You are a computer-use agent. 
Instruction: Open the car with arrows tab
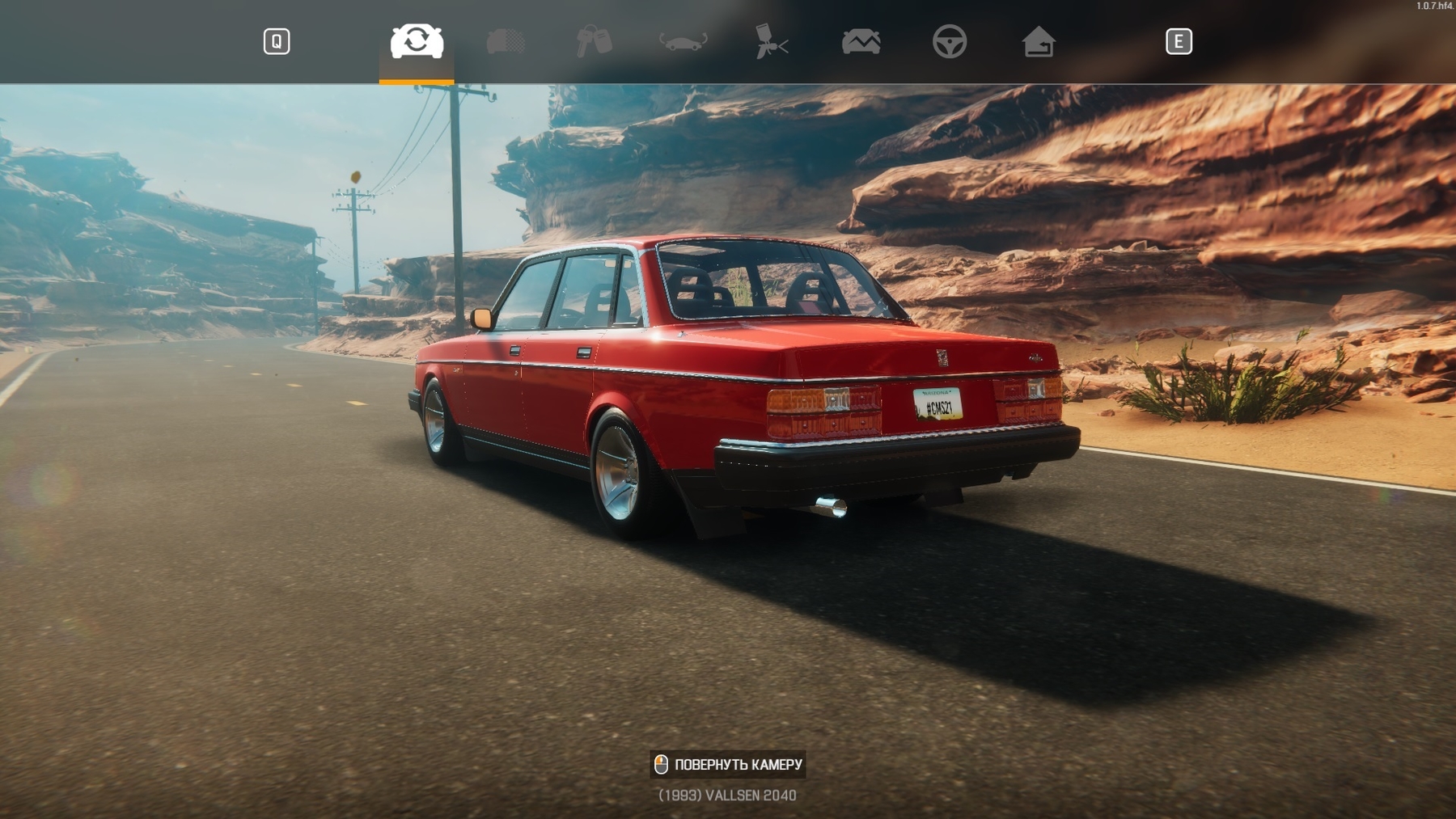tap(684, 41)
